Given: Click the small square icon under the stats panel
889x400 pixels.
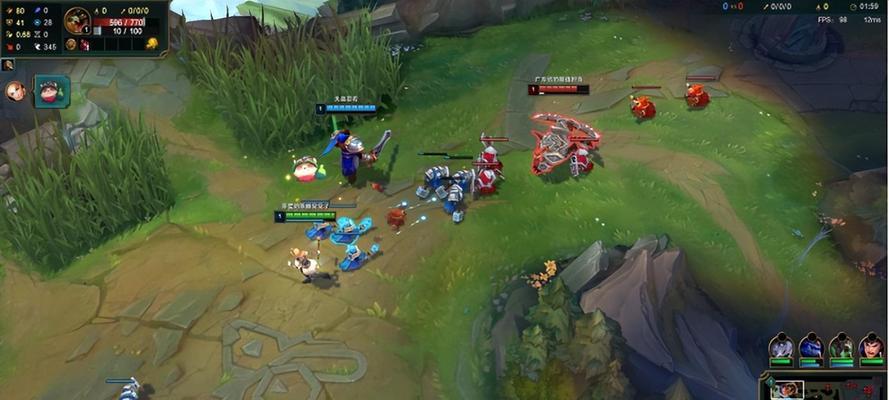Looking at the screenshot, I should pyautogui.click(x=8, y=65).
